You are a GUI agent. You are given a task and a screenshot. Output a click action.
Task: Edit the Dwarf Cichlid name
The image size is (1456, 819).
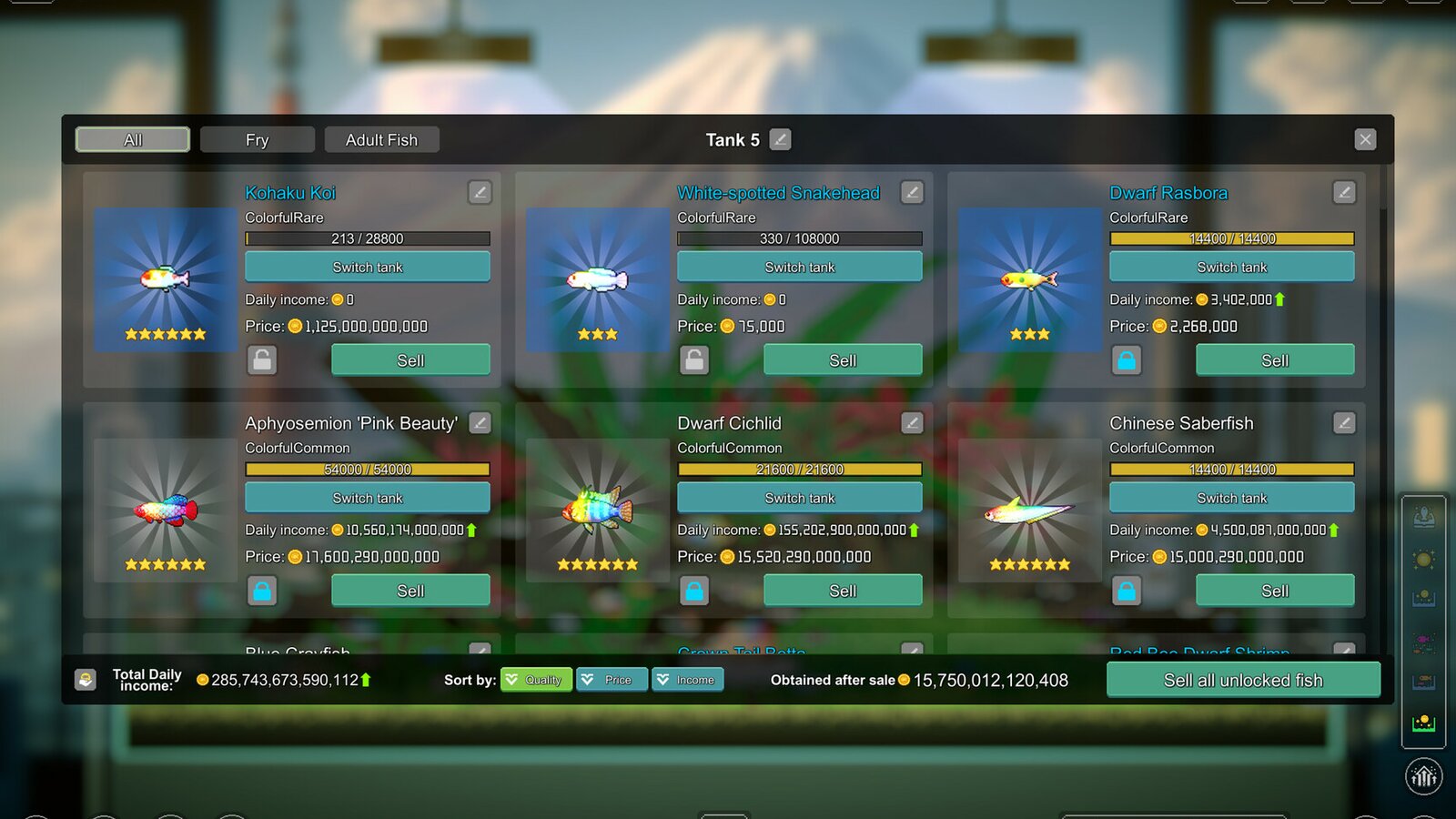(x=912, y=423)
